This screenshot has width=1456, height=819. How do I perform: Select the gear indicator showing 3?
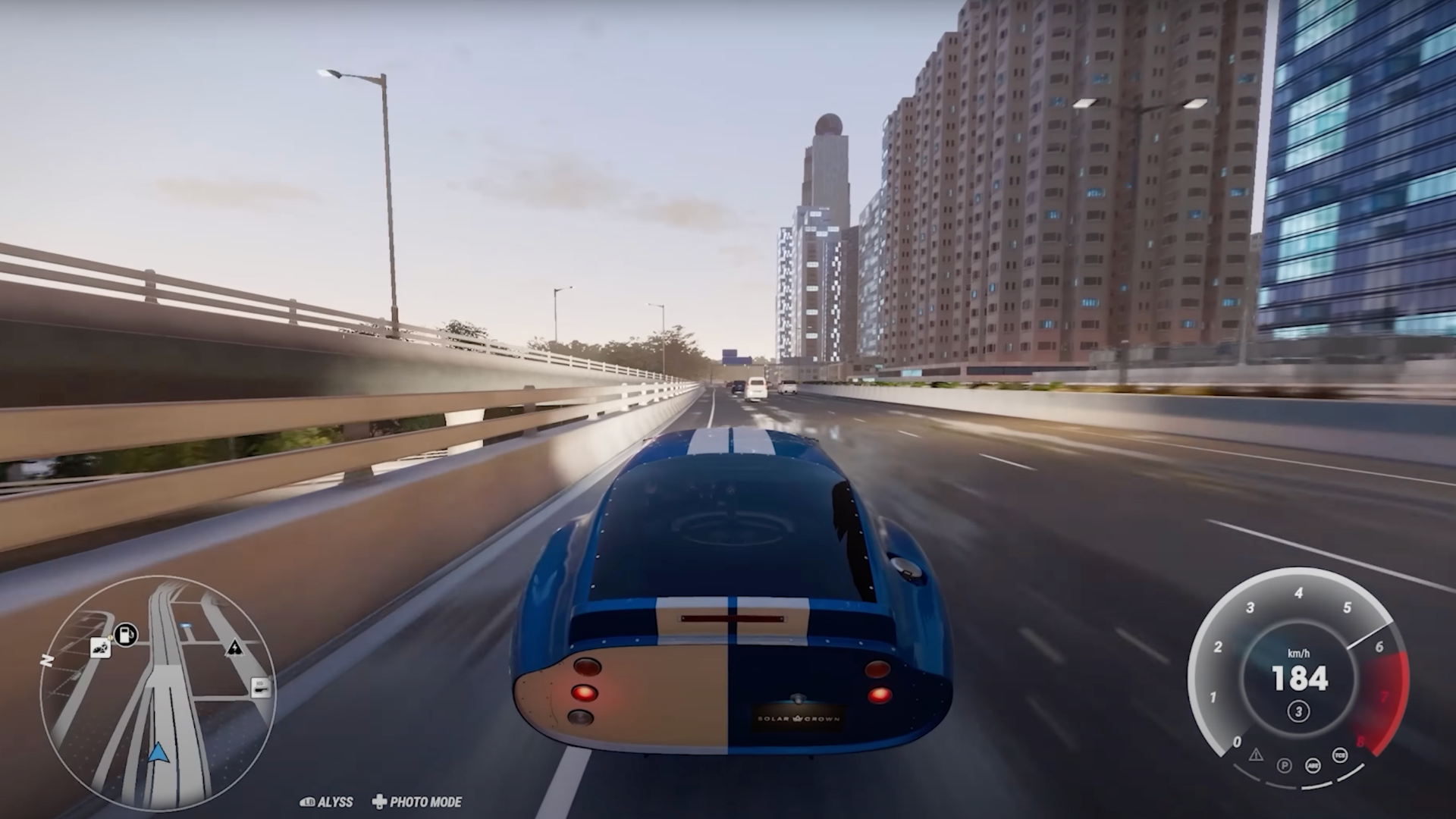pyautogui.click(x=1298, y=711)
